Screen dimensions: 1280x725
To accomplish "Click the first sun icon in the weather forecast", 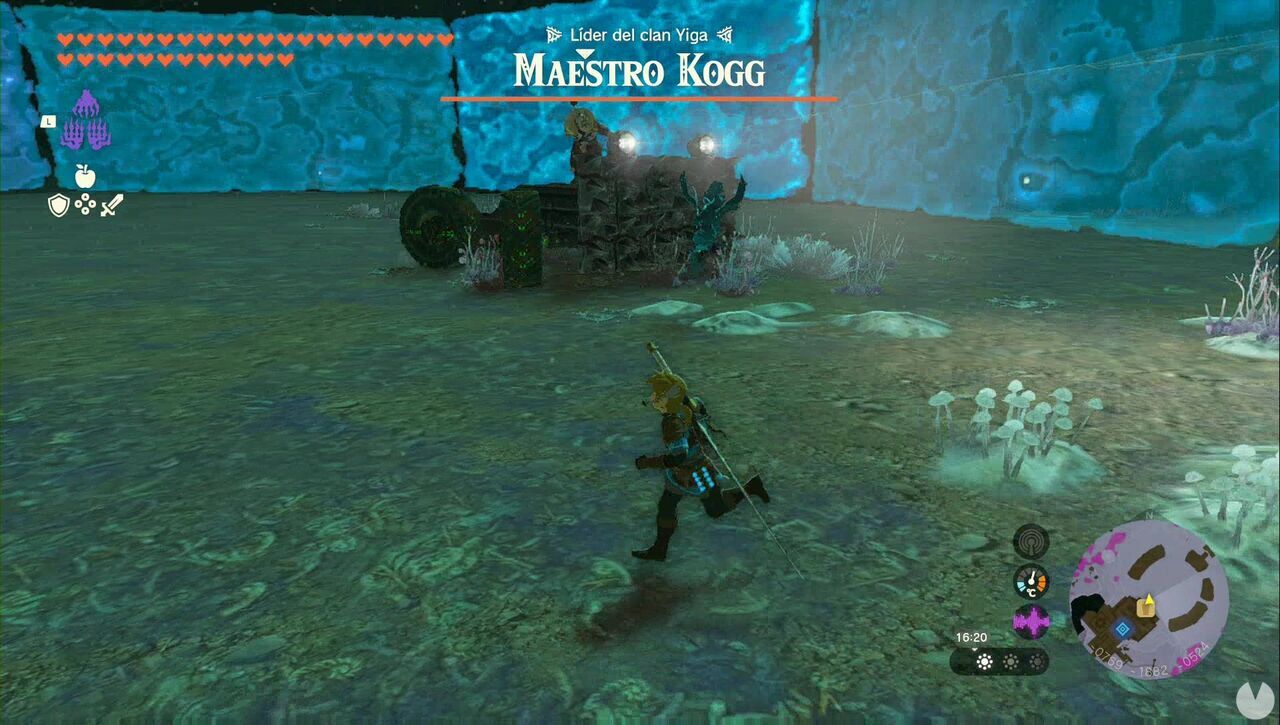I will (x=984, y=662).
